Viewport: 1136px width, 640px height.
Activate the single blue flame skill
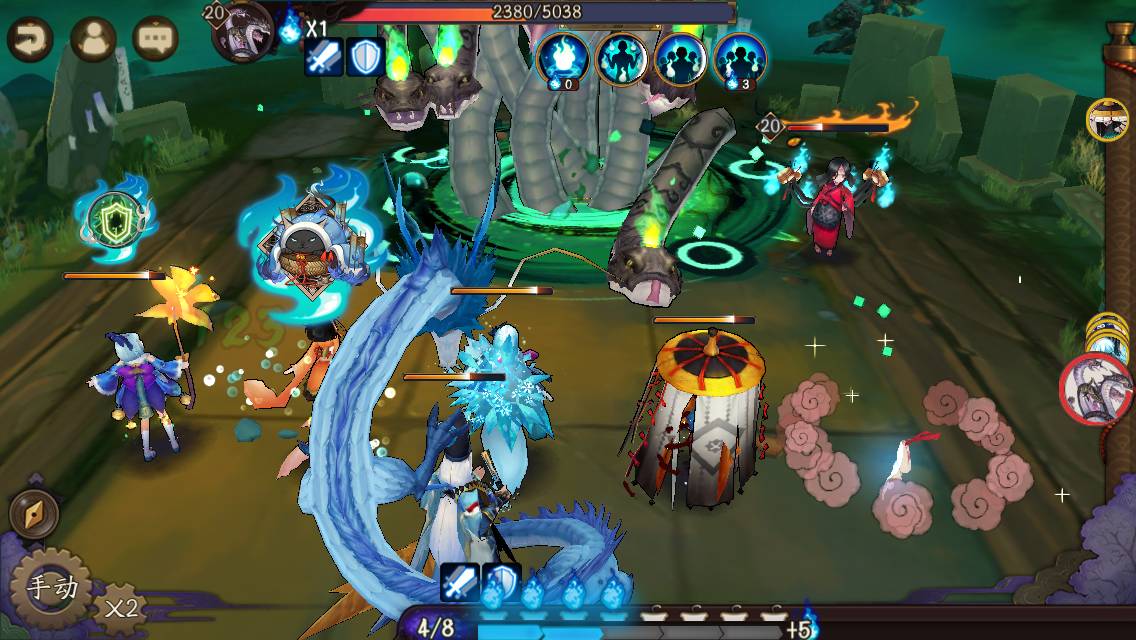[x=562, y=58]
